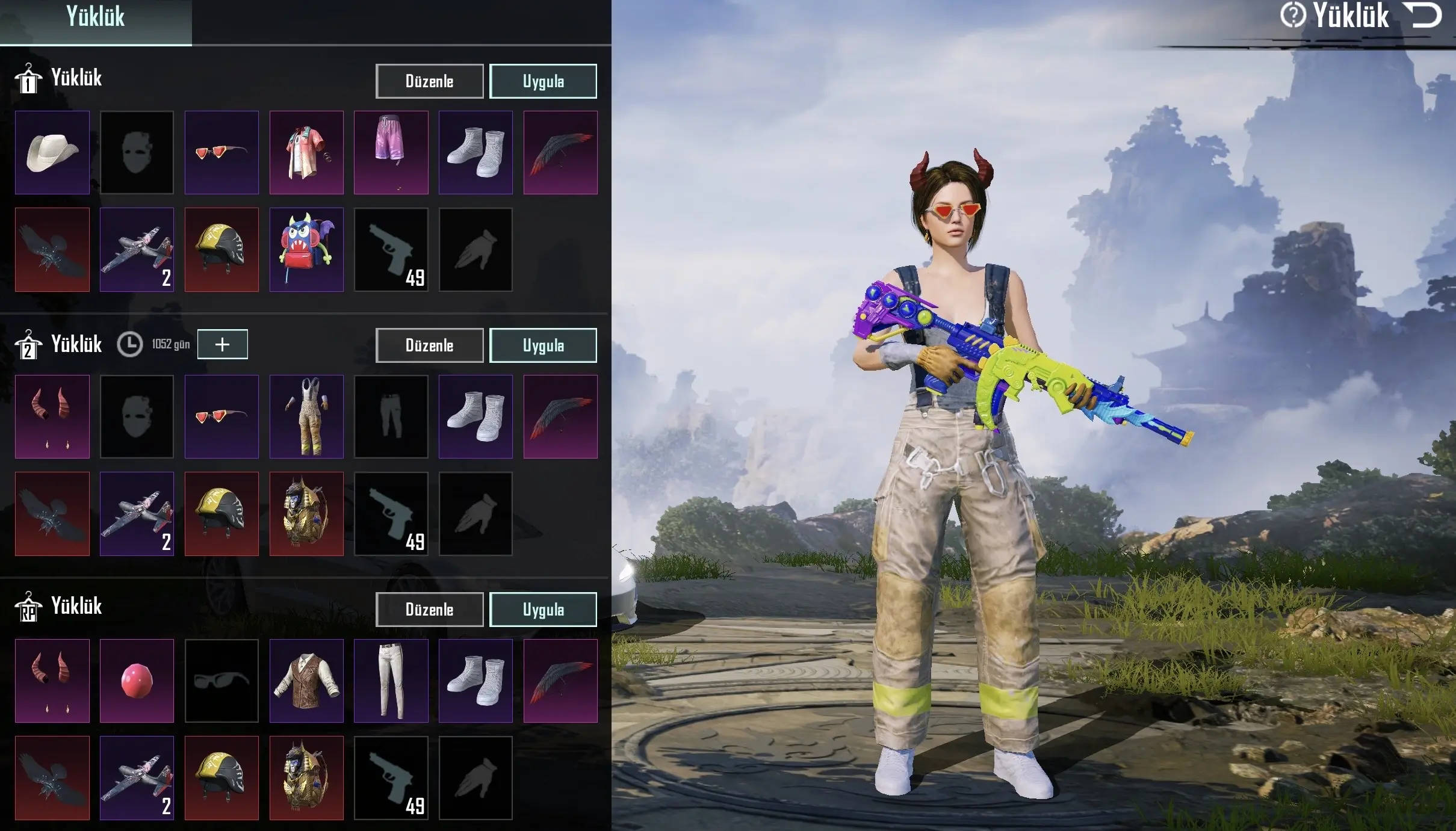Select the white cowboy hat slot
Screen dimensions: 1456x831
pyautogui.click(x=52, y=152)
